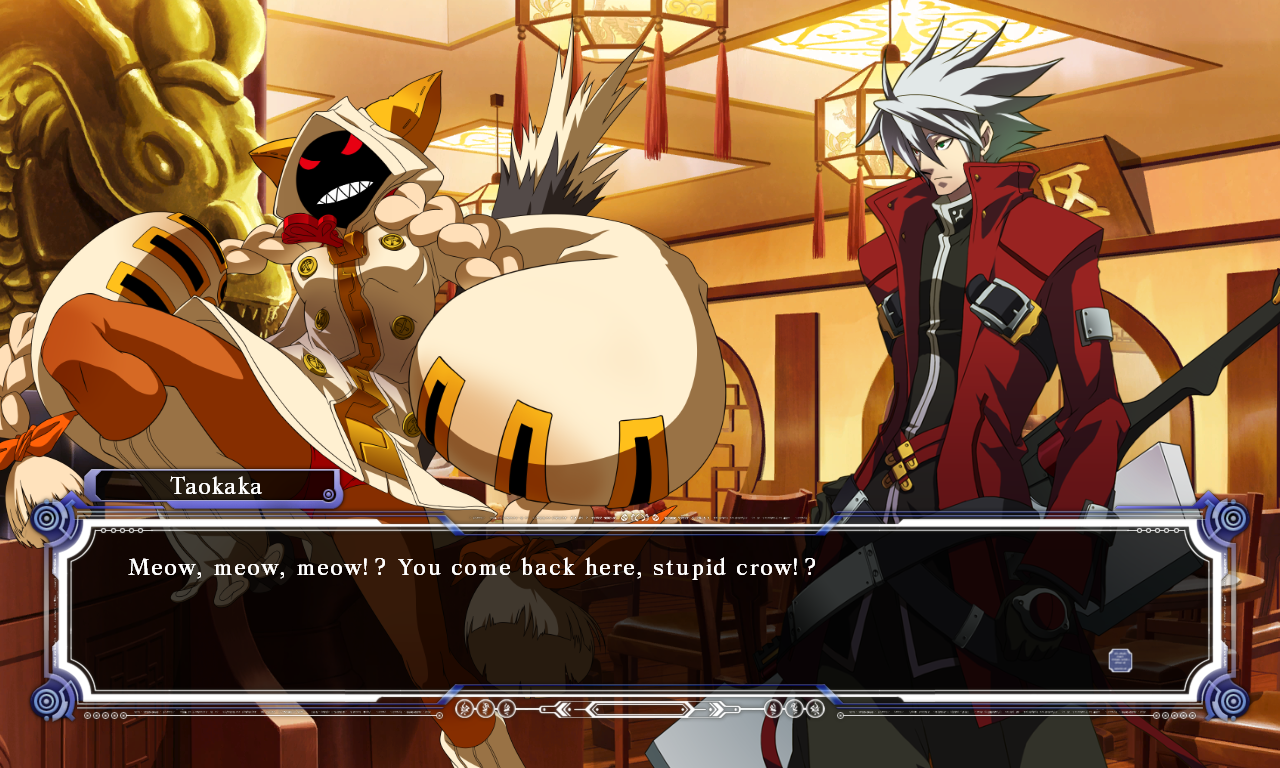This screenshot has width=1280, height=768.
Task: Advance Taokaka's dialogue text box
Action: pyautogui.click(x=640, y=610)
